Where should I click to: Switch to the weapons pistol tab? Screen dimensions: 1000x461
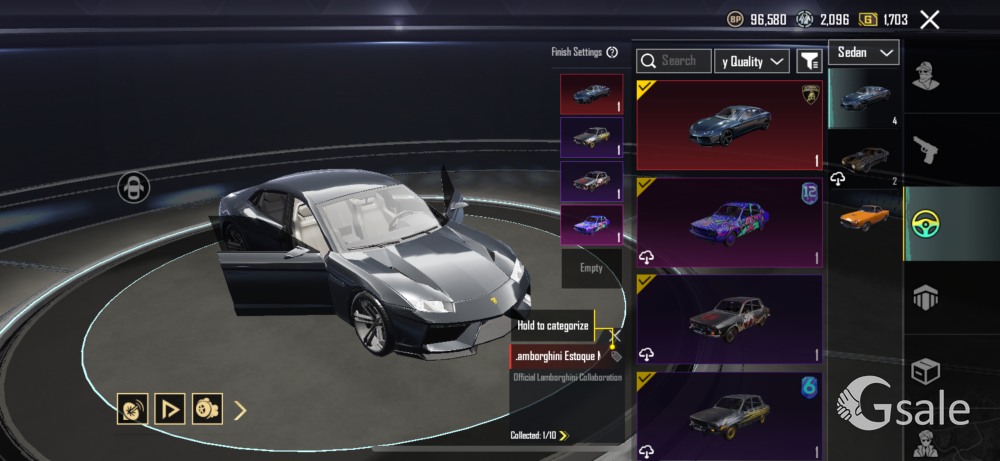927,152
